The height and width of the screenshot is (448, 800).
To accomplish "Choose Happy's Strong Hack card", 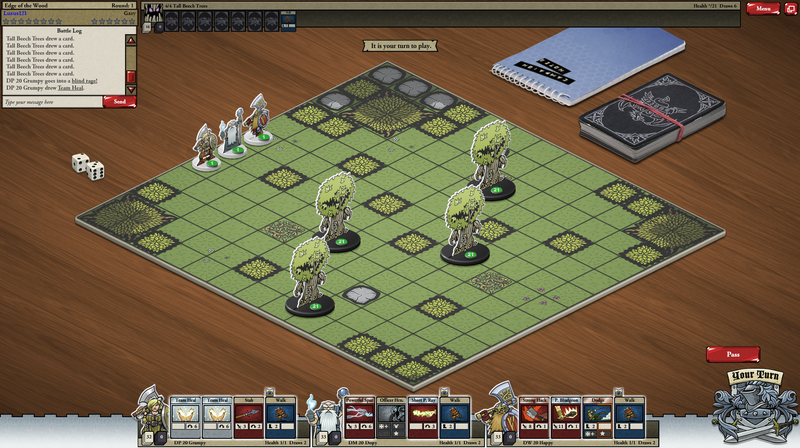I will pos(534,414).
